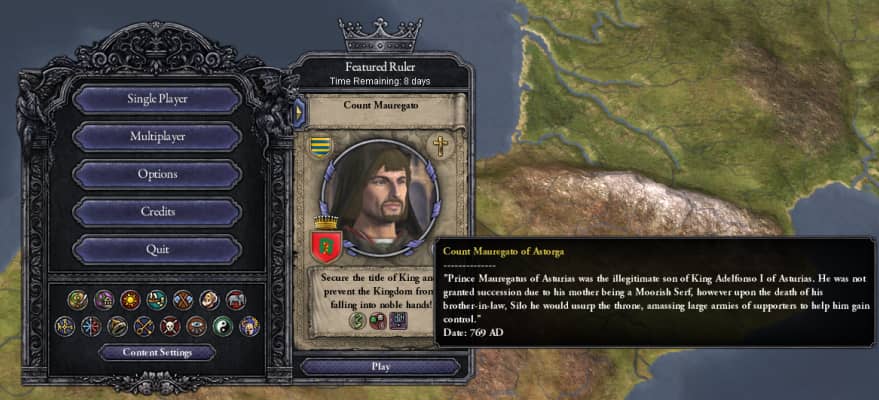Play as featured ruler Count Mauregato

(380, 366)
